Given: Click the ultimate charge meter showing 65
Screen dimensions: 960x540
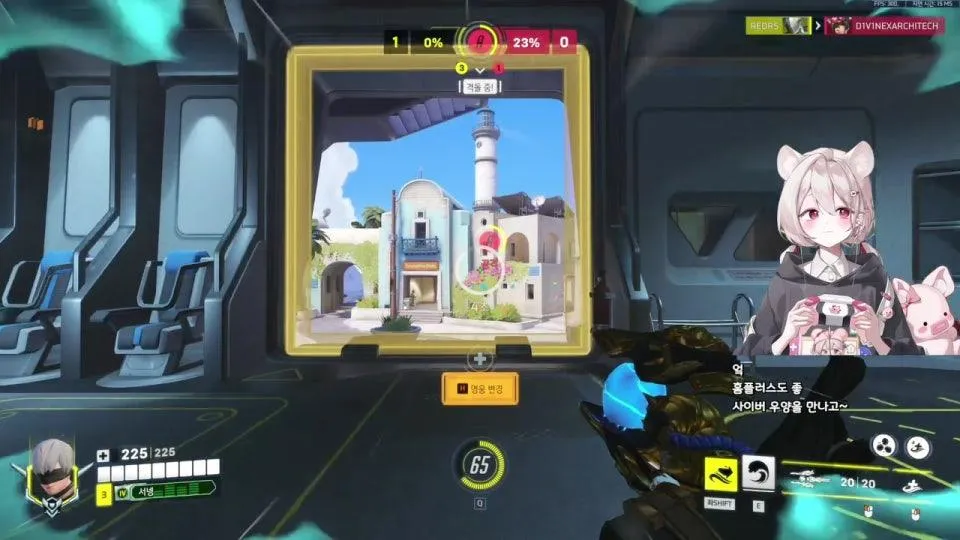Looking at the screenshot, I should coord(480,465).
